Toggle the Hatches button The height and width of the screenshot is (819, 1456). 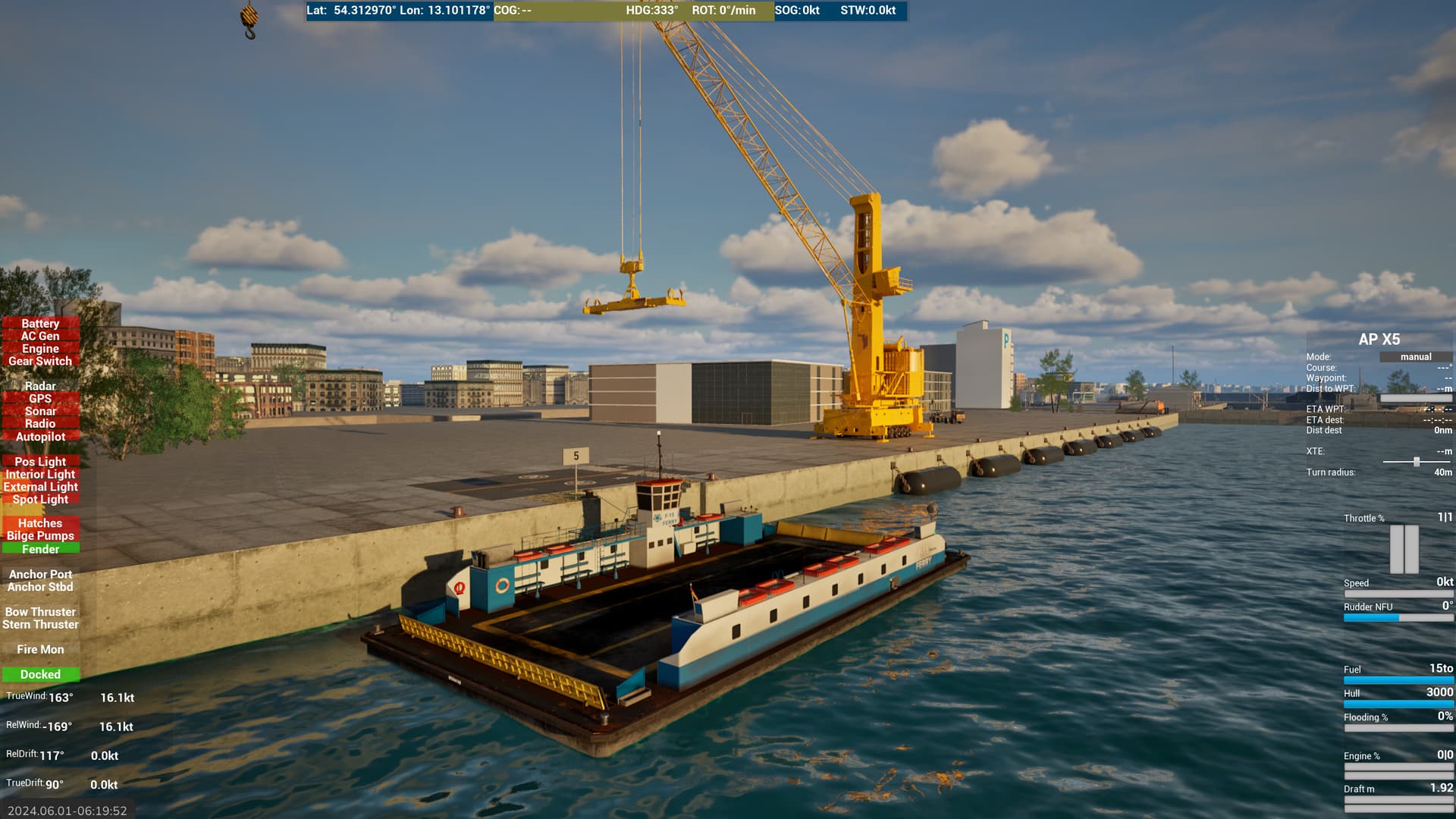40,523
